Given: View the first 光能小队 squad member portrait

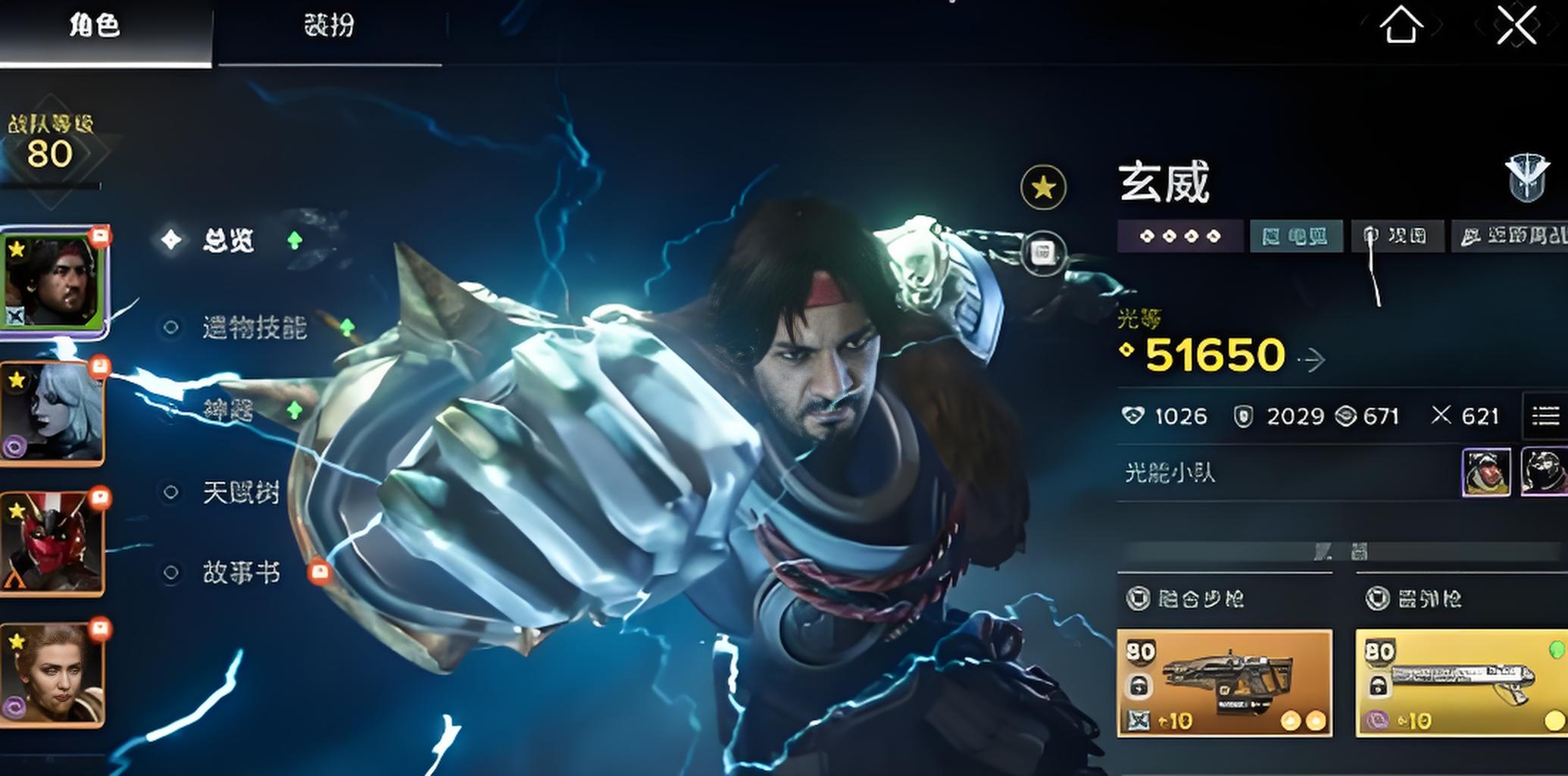Looking at the screenshot, I should click(1485, 472).
